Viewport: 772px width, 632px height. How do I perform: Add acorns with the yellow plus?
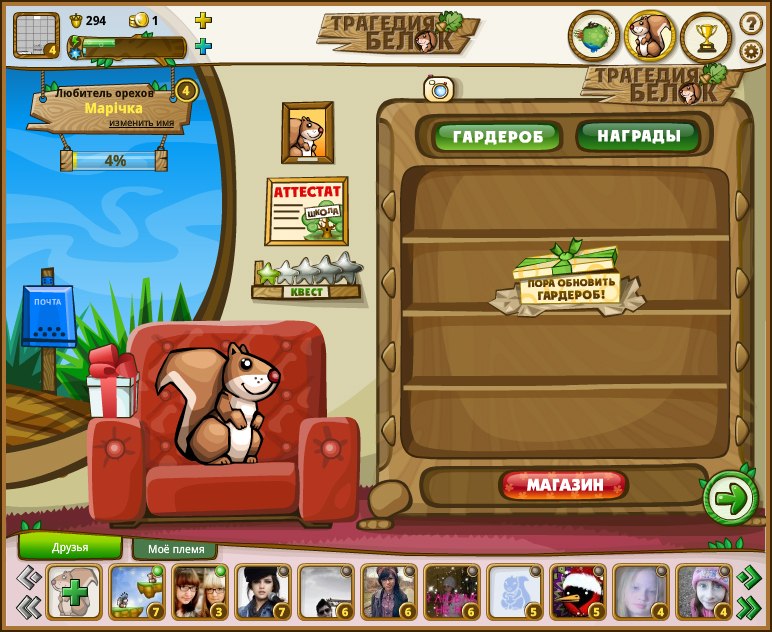(203, 20)
